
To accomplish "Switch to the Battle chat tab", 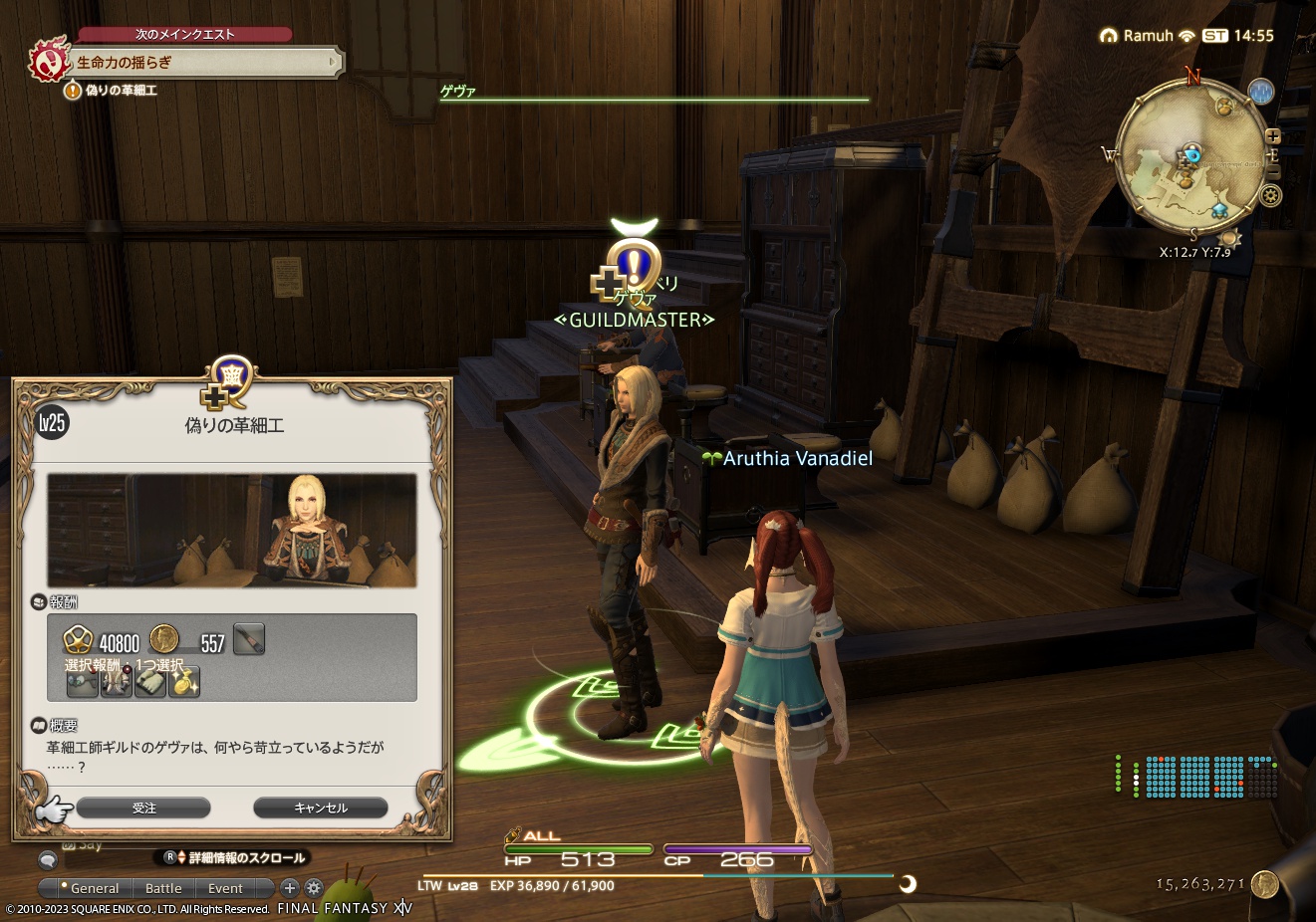I will click(163, 888).
